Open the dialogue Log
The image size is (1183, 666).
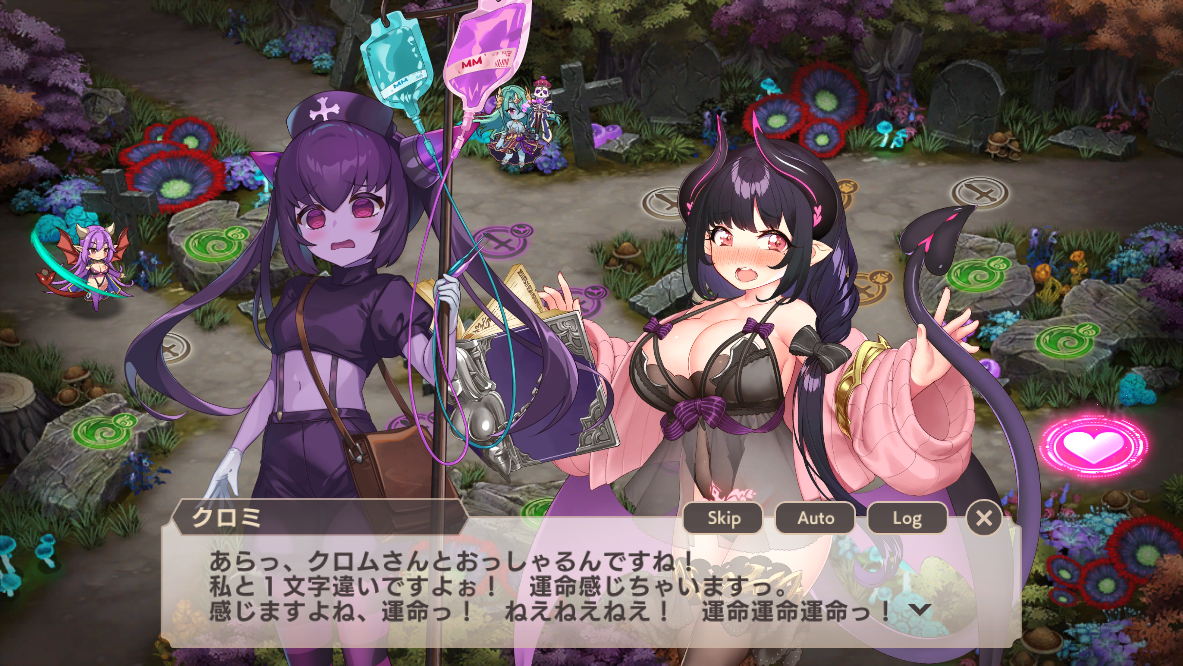pos(906,518)
